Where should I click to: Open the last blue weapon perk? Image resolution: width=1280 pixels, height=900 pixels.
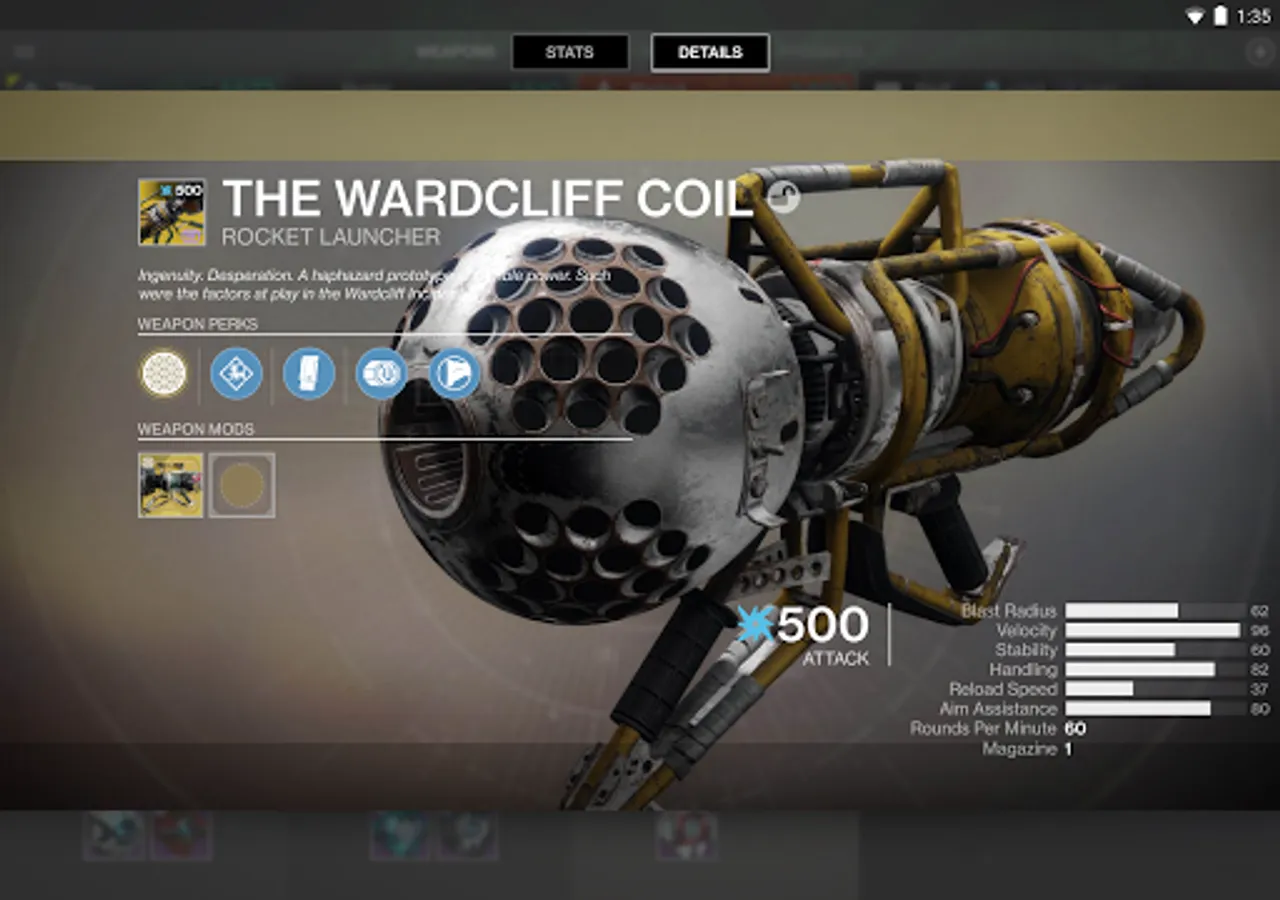point(455,374)
